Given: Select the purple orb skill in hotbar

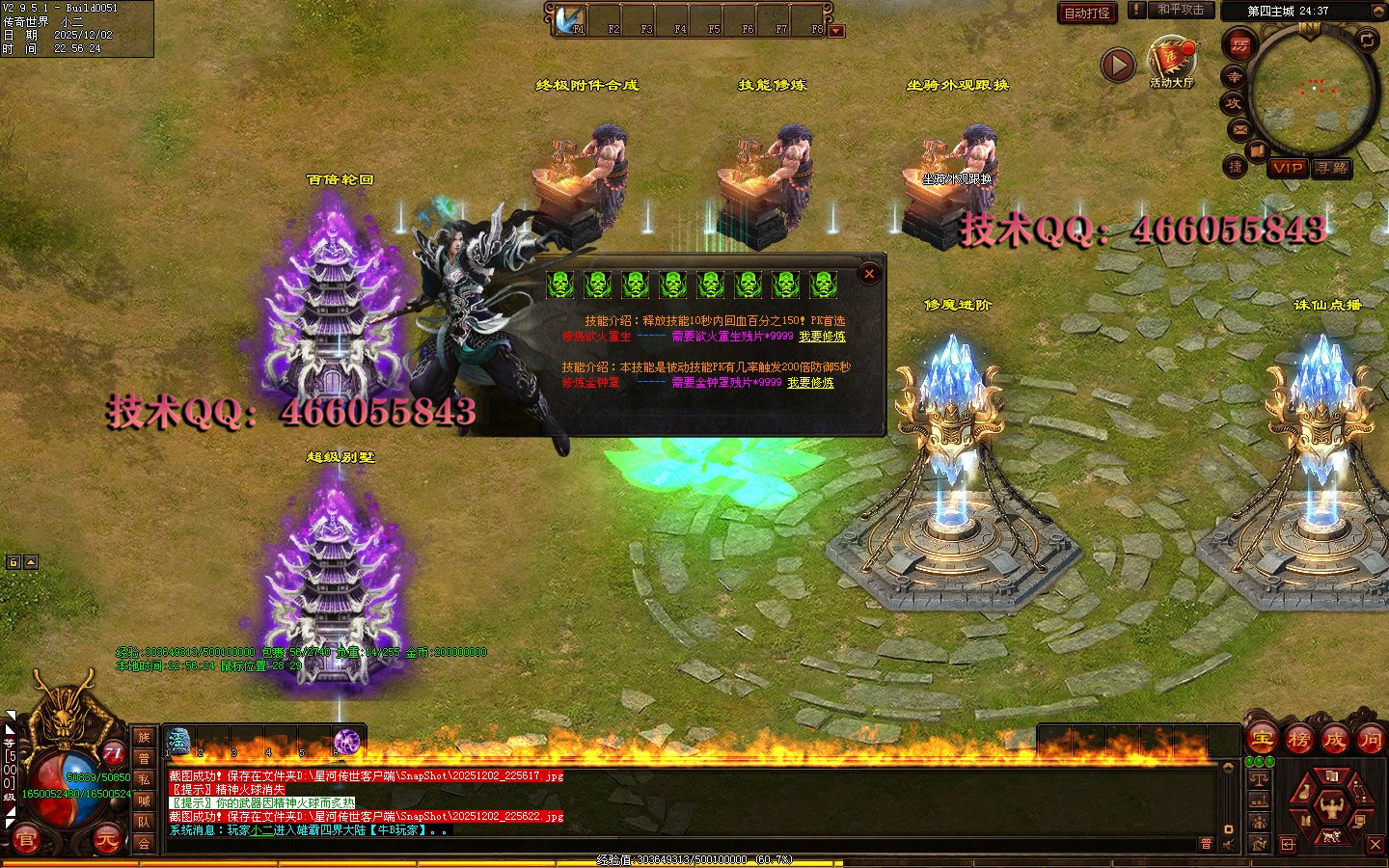Looking at the screenshot, I should [x=346, y=741].
